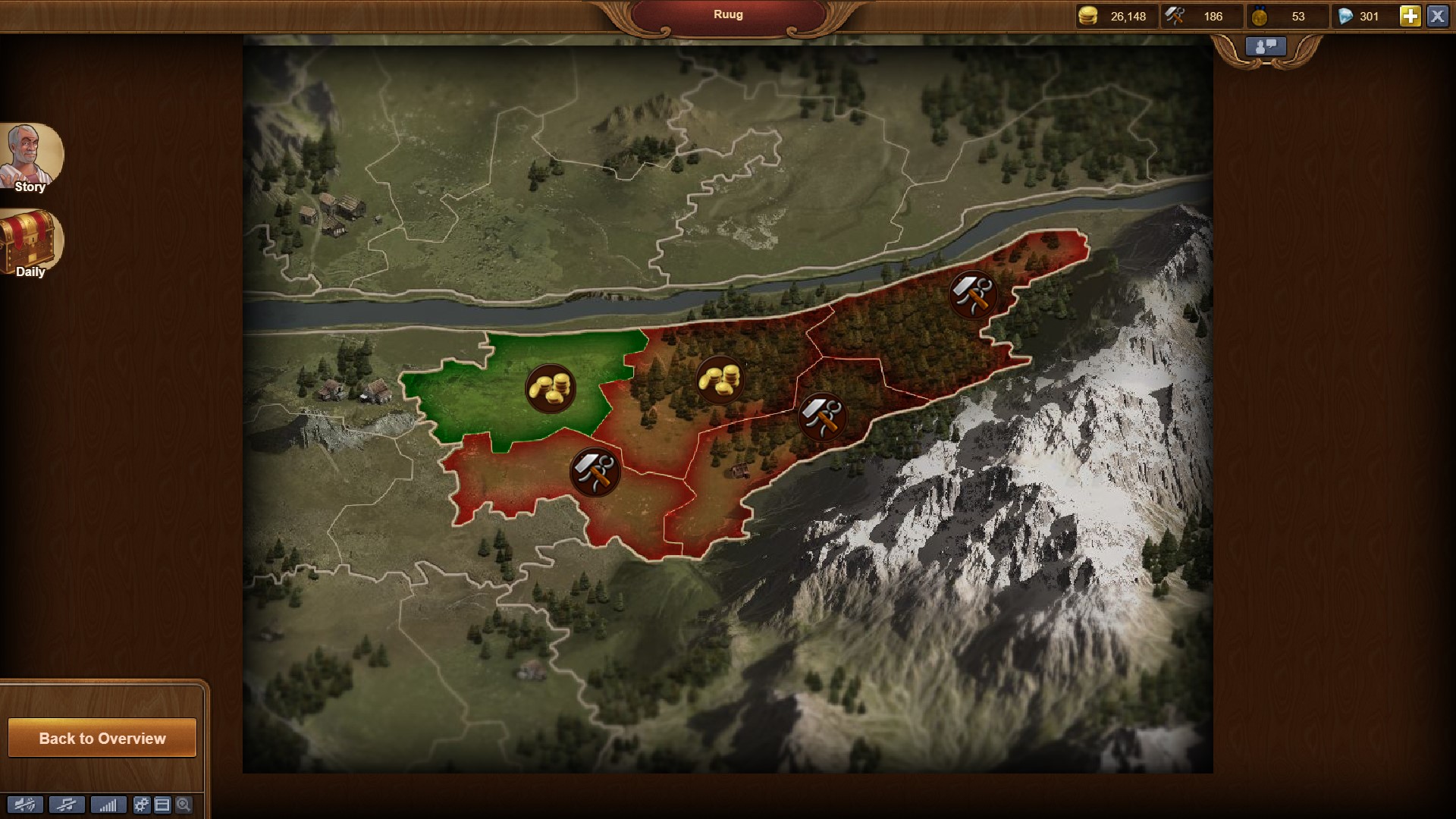Buy more diamonds with the plus button
The width and height of the screenshot is (1456, 819).
[1410, 16]
